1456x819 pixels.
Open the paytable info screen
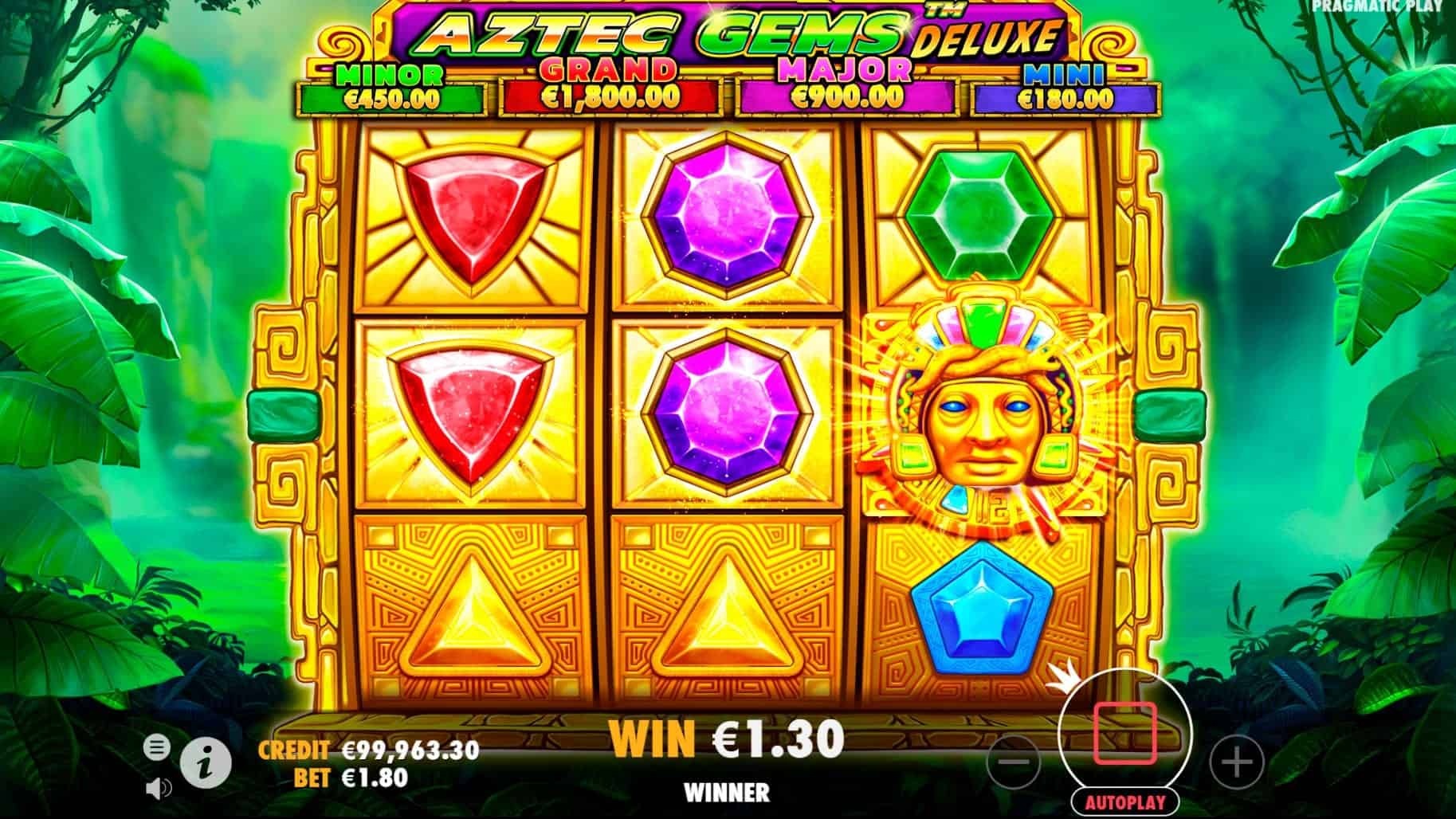(x=204, y=762)
